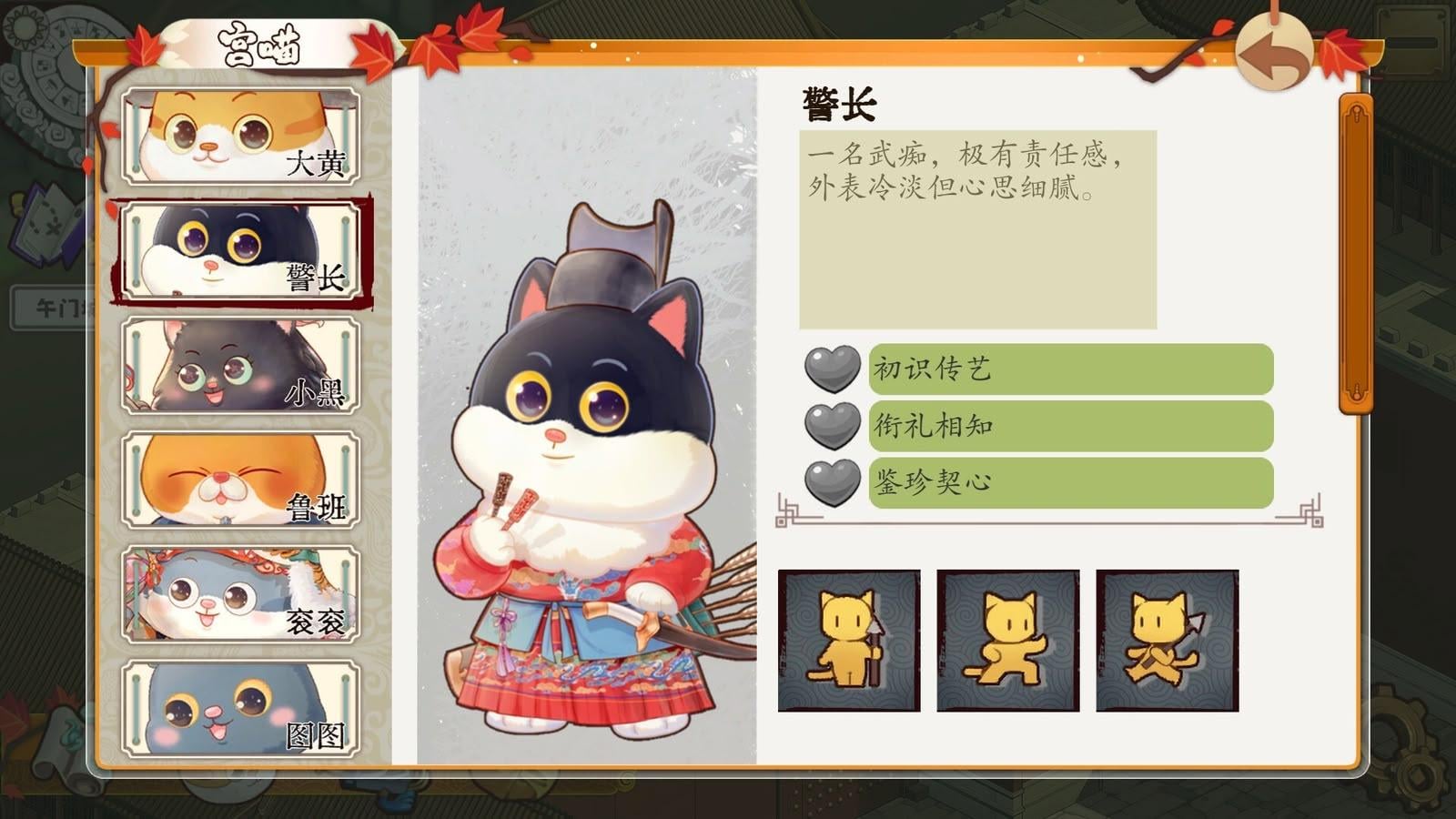Select the cat 大黄 from the list
1456x819 pixels.
click(241, 136)
